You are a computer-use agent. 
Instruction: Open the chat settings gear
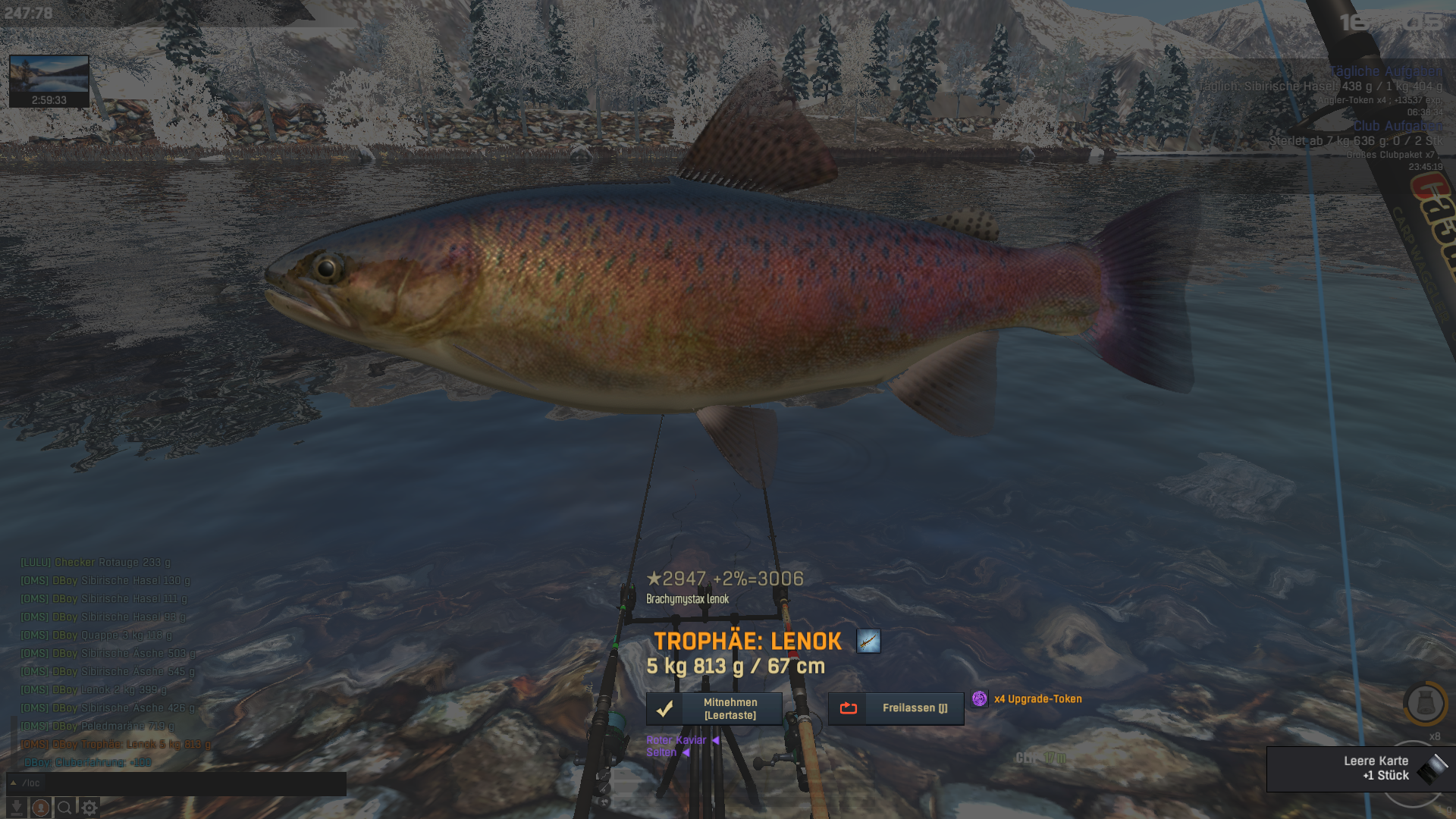(89, 808)
